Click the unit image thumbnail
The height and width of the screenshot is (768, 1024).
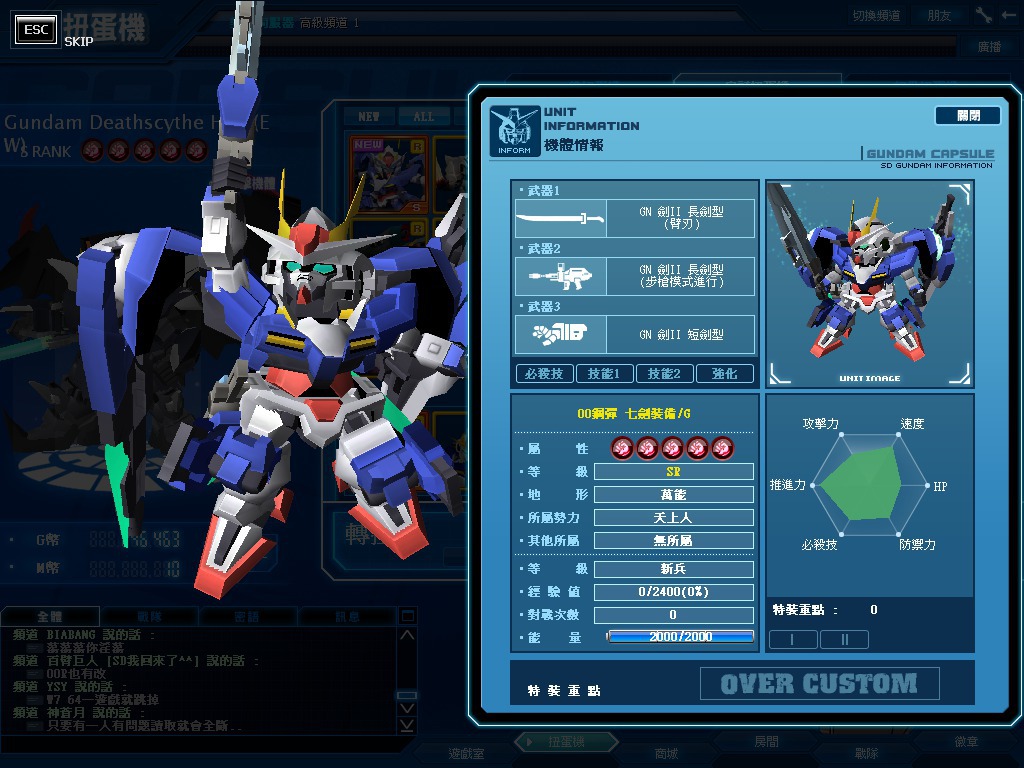[868, 284]
